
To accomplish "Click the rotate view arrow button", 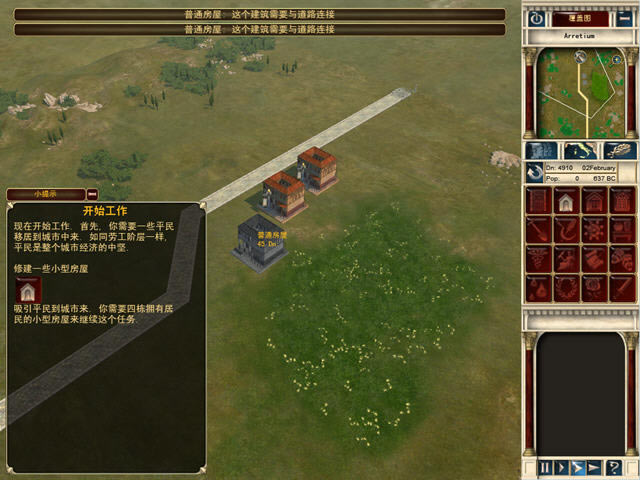I will pyautogui.click(x=536, y=172).
